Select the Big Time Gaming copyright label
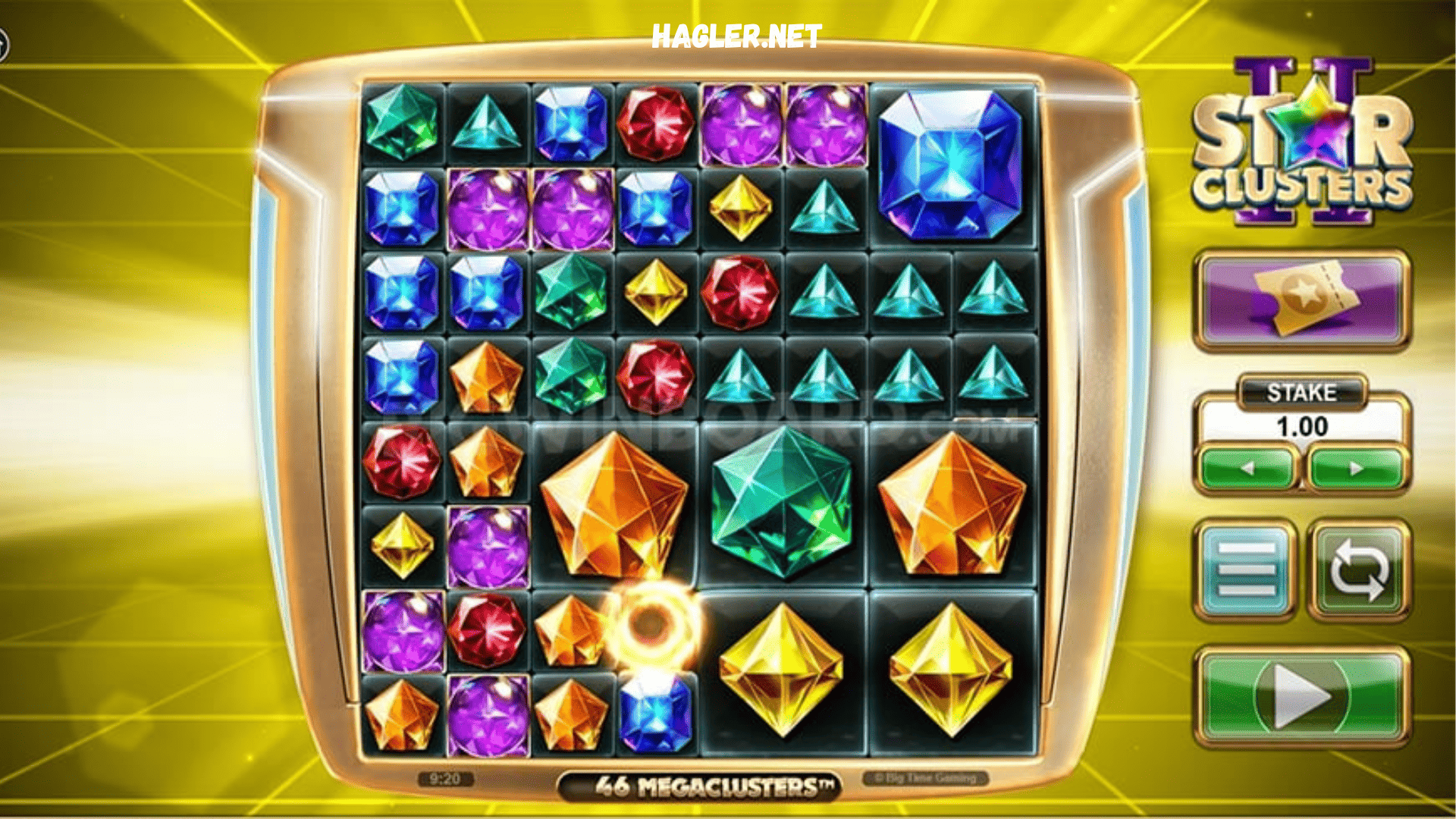The height and width of the screenshot is (819, 1456). click(927, 776)
